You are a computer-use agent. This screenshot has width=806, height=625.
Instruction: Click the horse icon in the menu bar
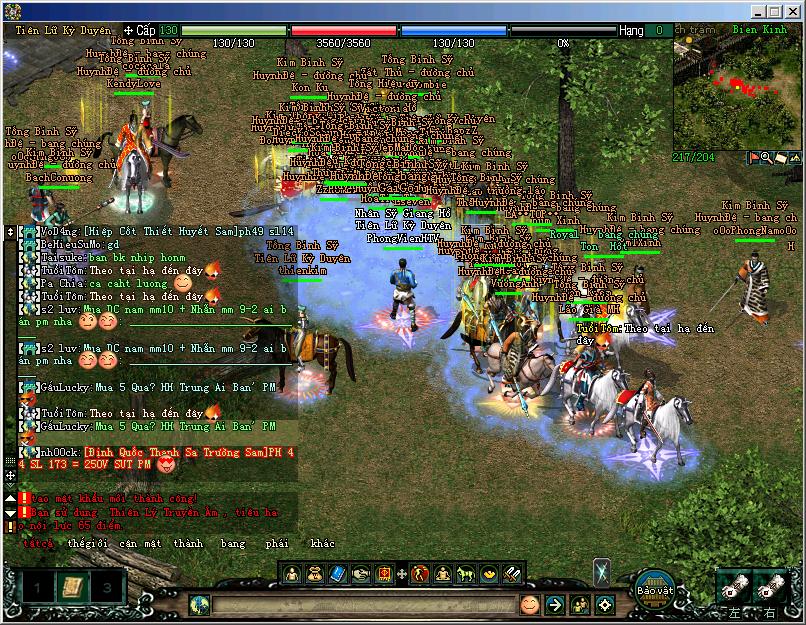point(465,574)
